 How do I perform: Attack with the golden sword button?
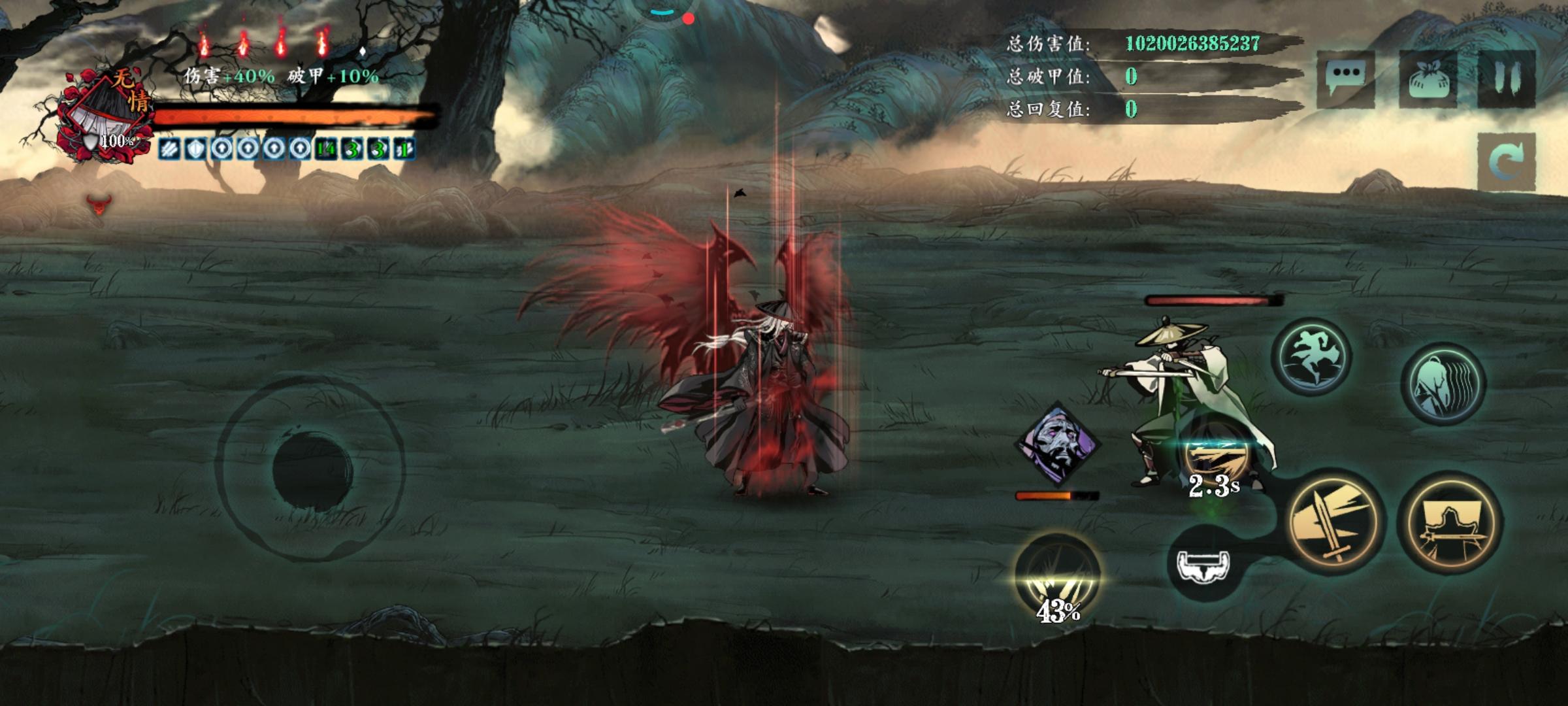(x=1335, y=522)
